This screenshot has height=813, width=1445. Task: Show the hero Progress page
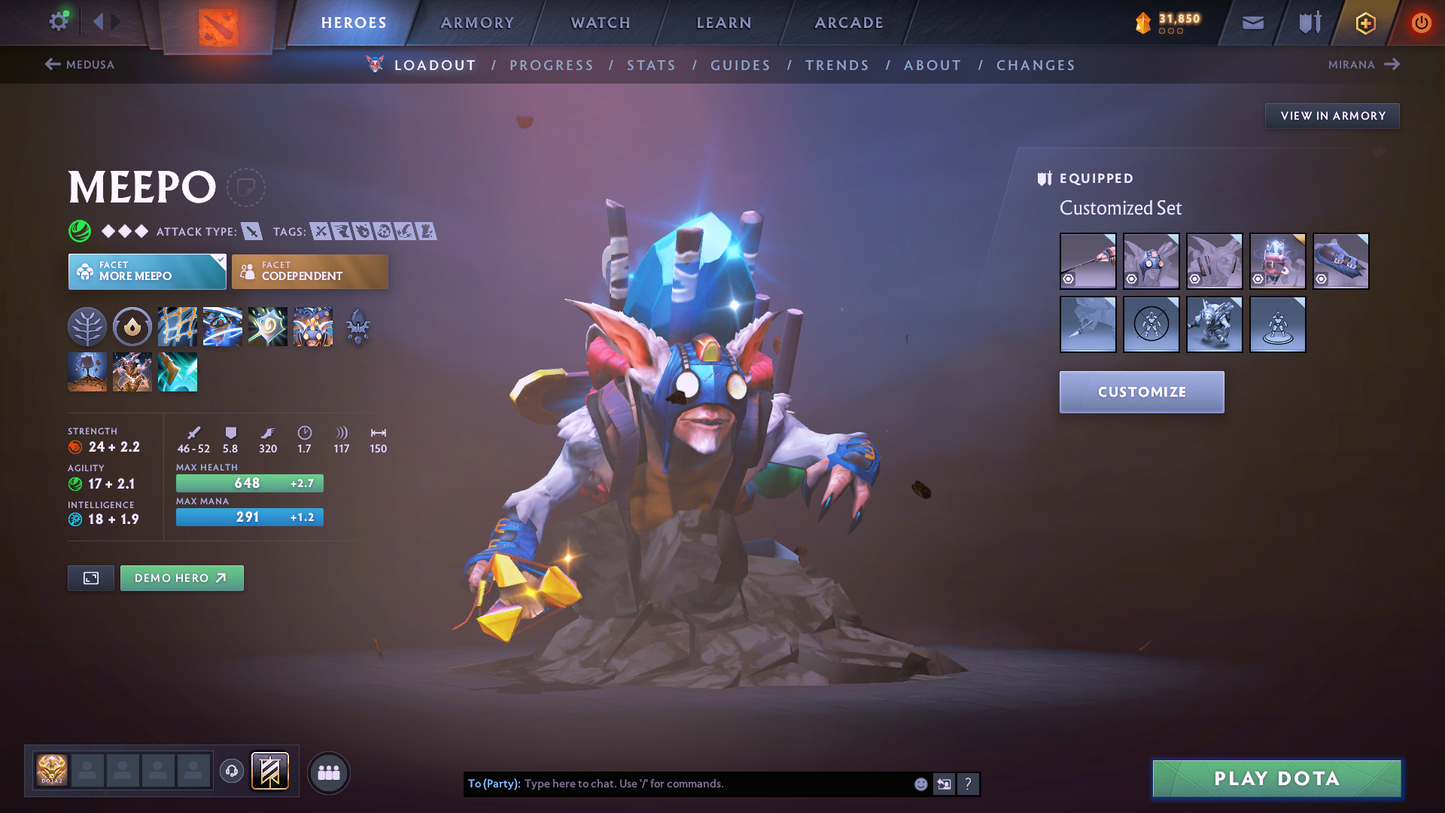tap(551, 65)
